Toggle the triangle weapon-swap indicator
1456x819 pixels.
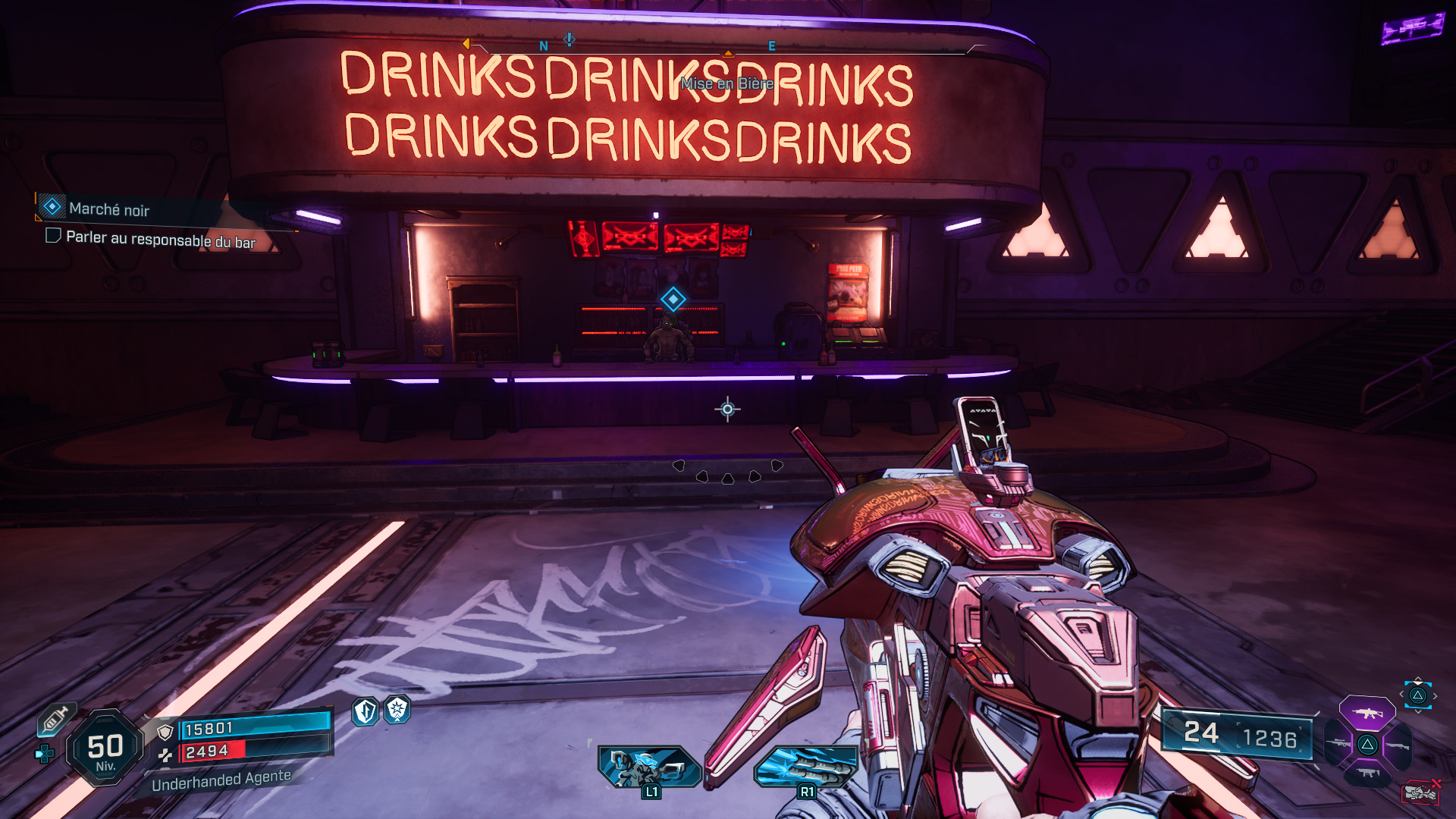[x=1418, y=695]
